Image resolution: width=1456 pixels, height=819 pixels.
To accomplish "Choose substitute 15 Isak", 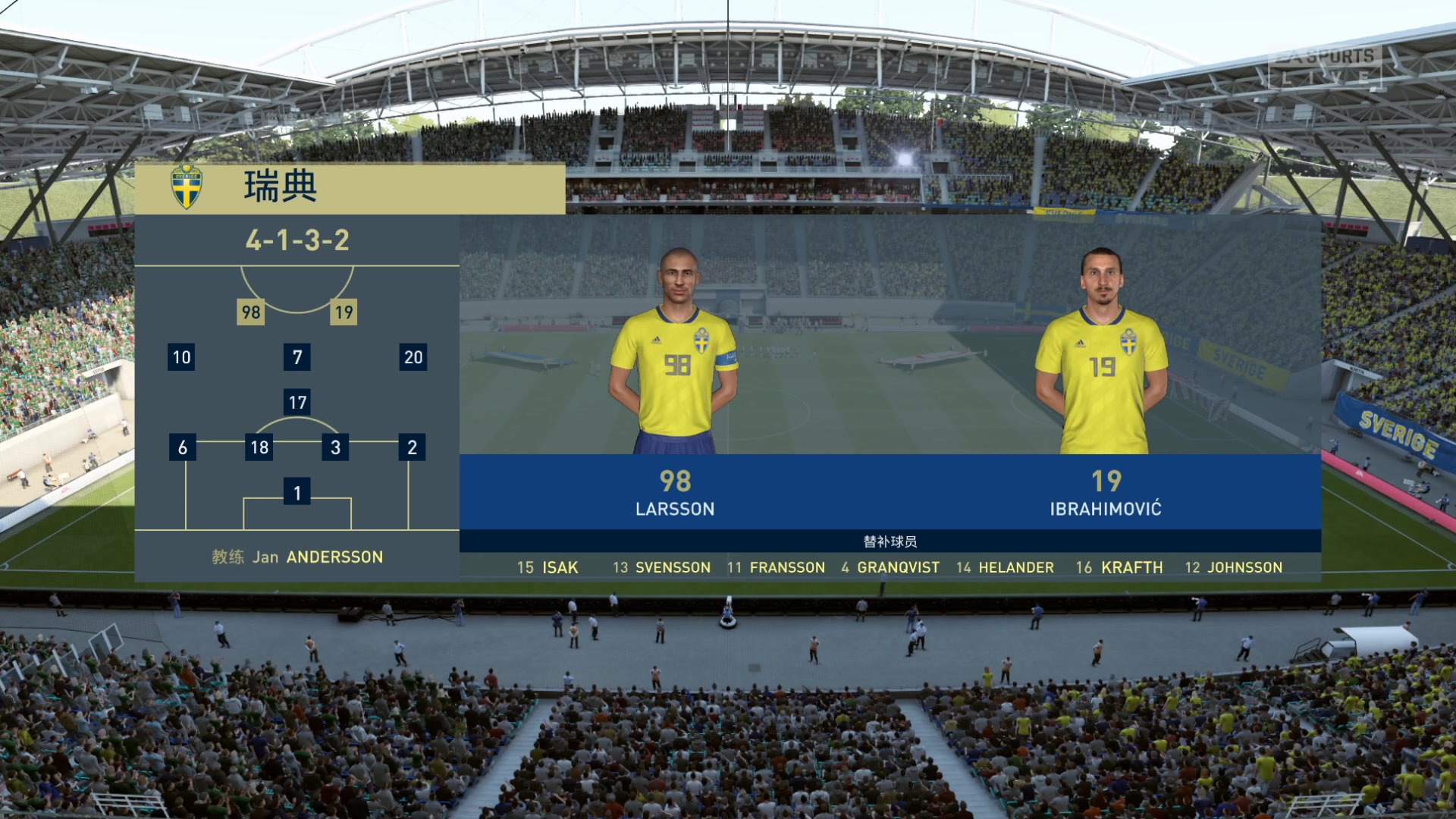I will (548, 567).
